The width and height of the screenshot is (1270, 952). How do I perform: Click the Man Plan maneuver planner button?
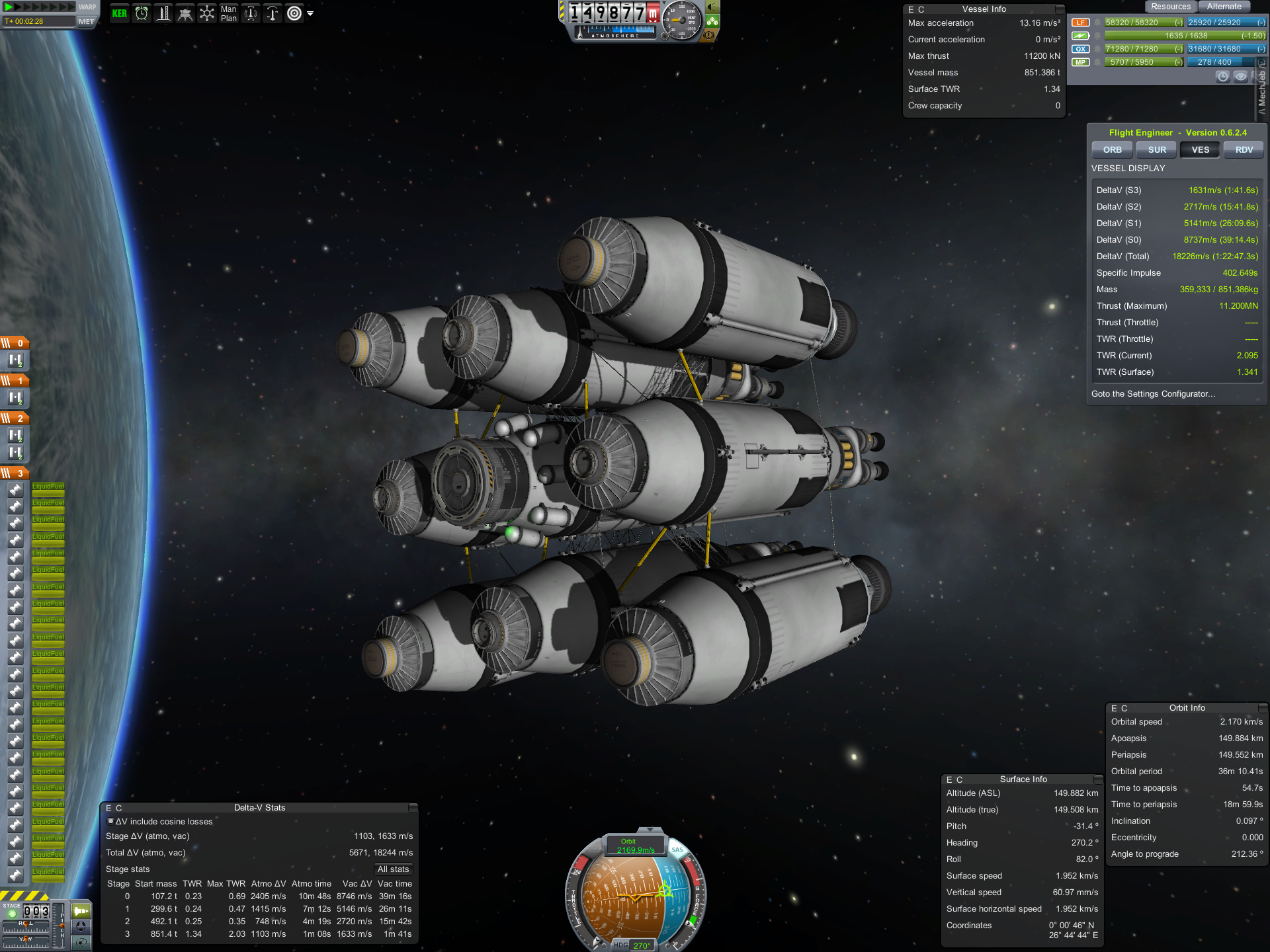(228, 13)
